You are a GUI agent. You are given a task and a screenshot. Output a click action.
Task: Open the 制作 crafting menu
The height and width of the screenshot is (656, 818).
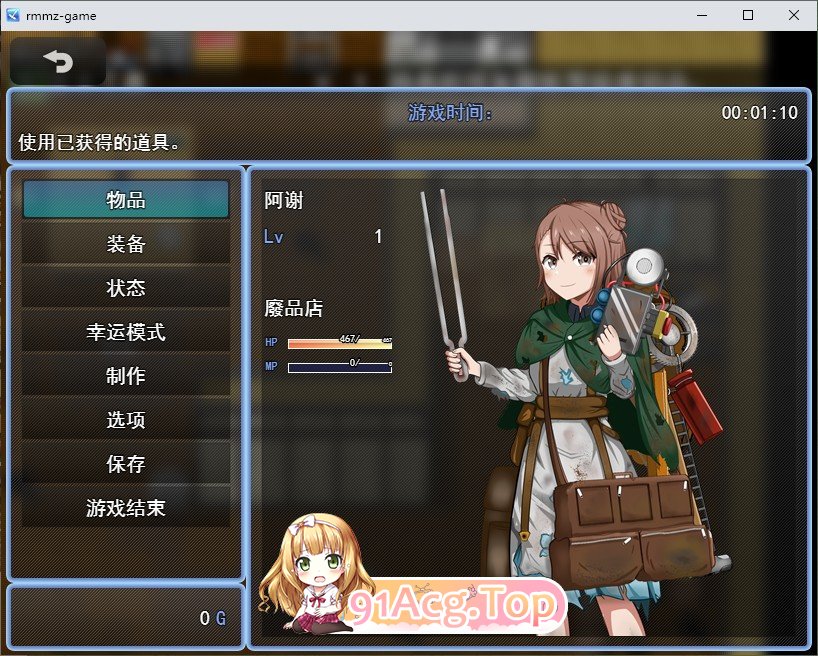tap(126, 376)
